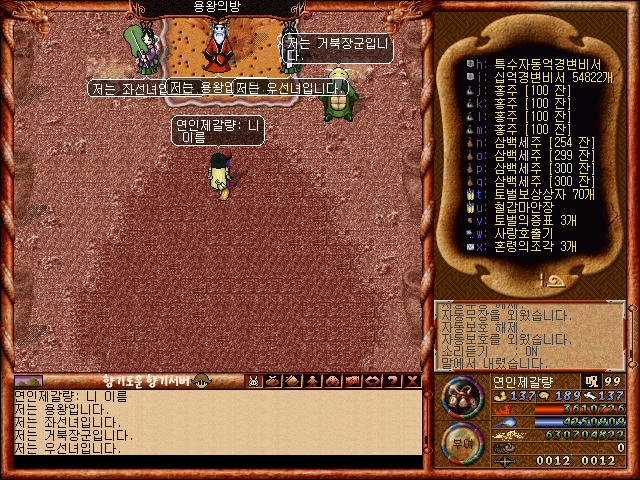This screenshot has height=480, width=640.
Task: Open the help question mark button
Action: click(391, 381)
